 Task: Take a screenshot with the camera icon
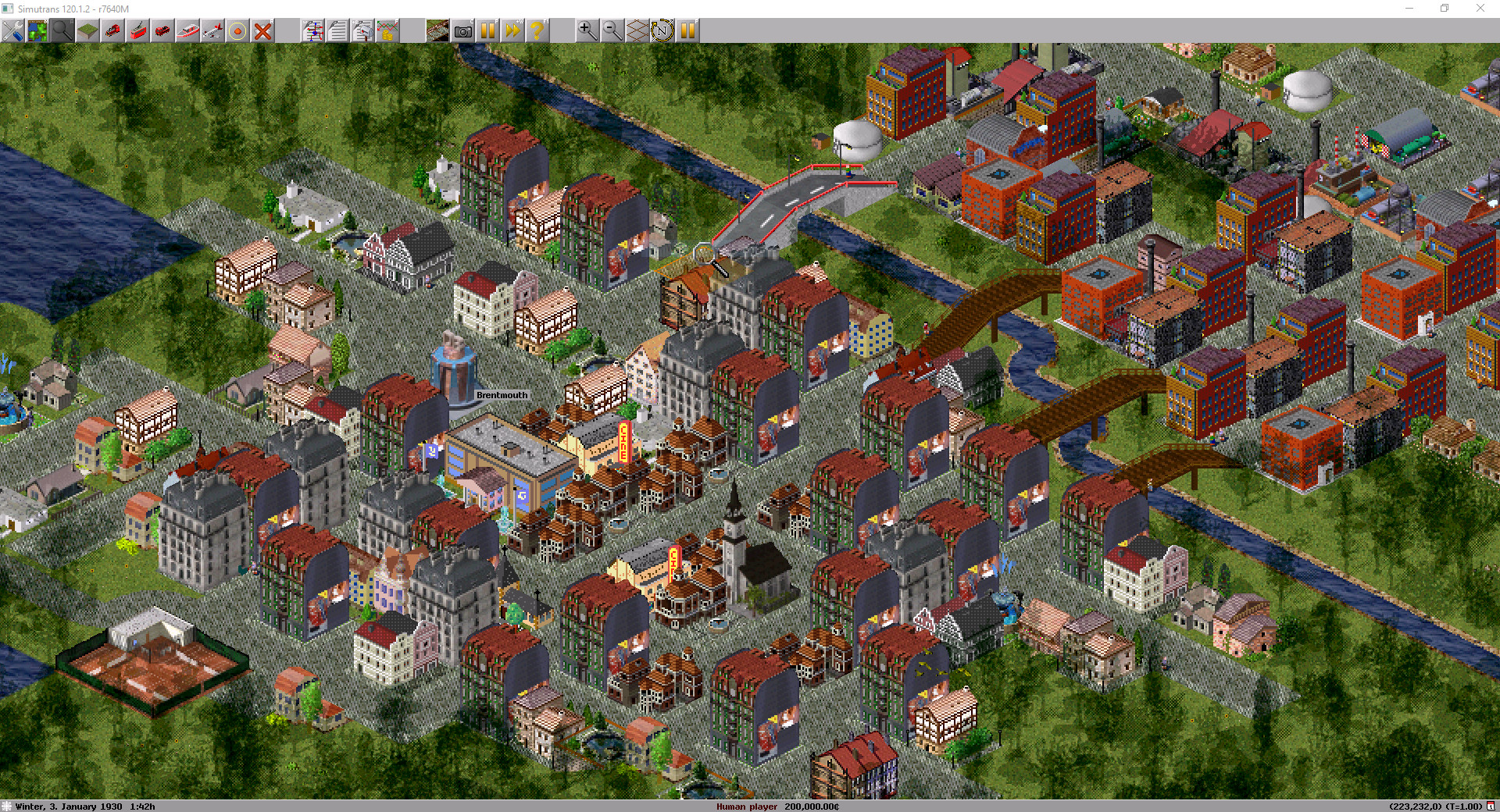point(463,31)
